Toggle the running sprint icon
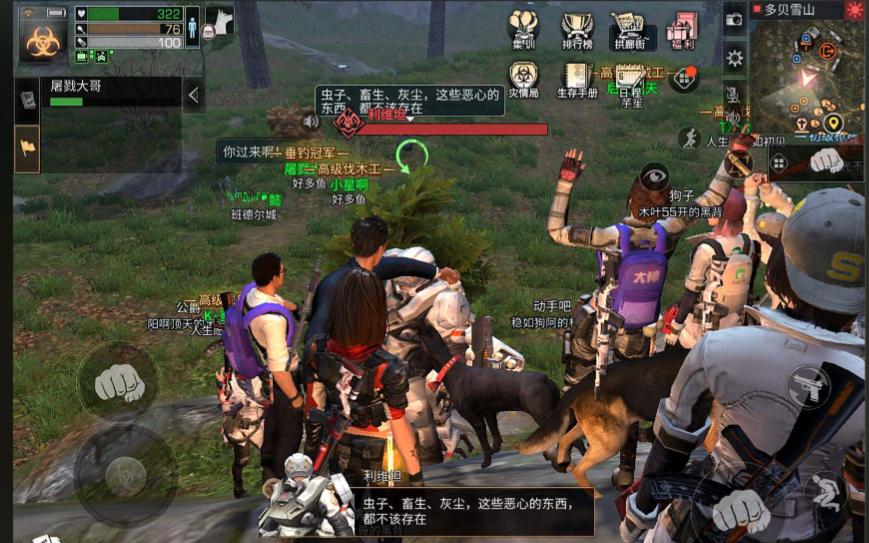The image size is (869, 543). tap(688, 138)
